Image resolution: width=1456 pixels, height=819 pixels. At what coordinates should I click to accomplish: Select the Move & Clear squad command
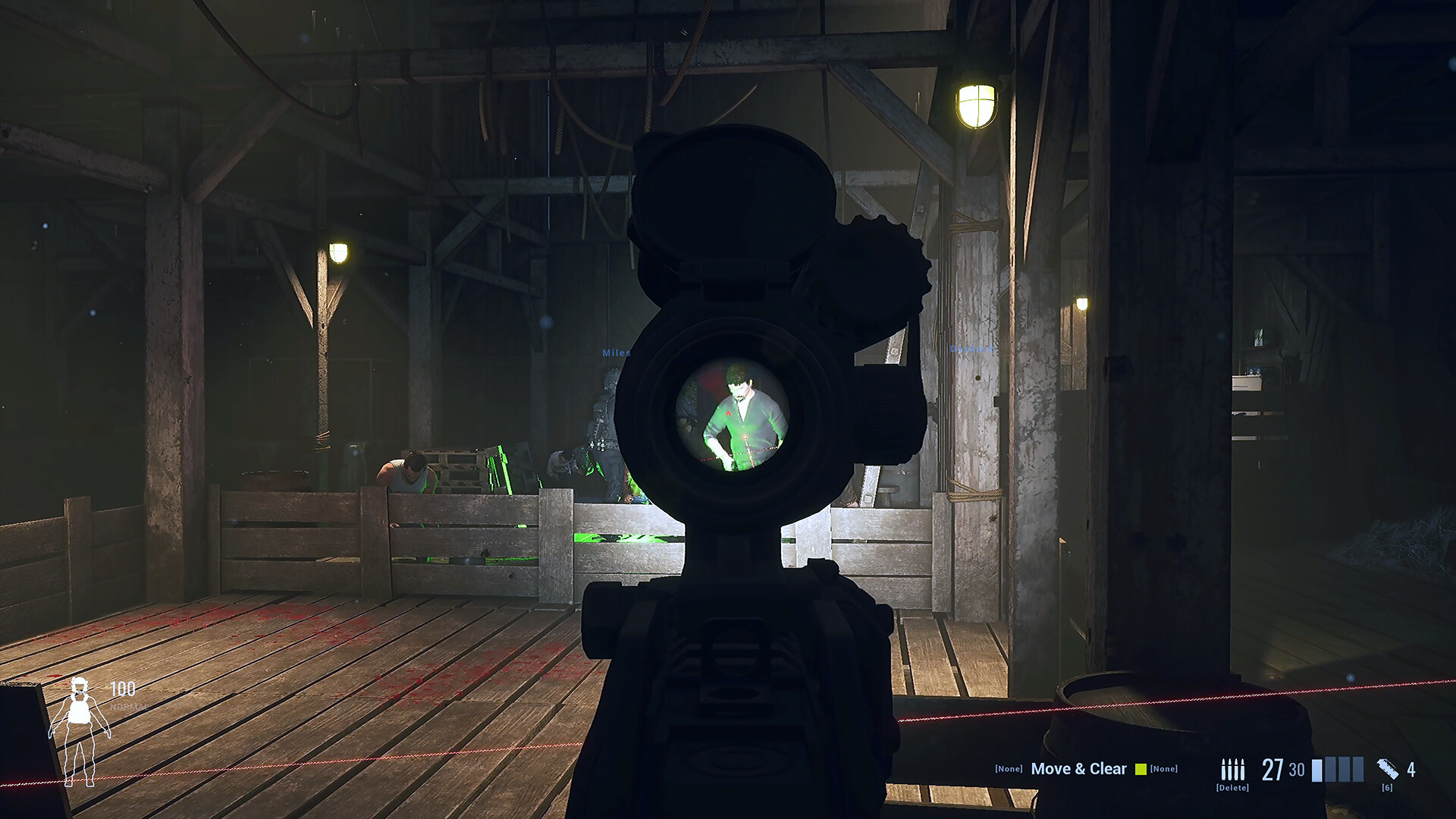click(x=1078, y=769)
